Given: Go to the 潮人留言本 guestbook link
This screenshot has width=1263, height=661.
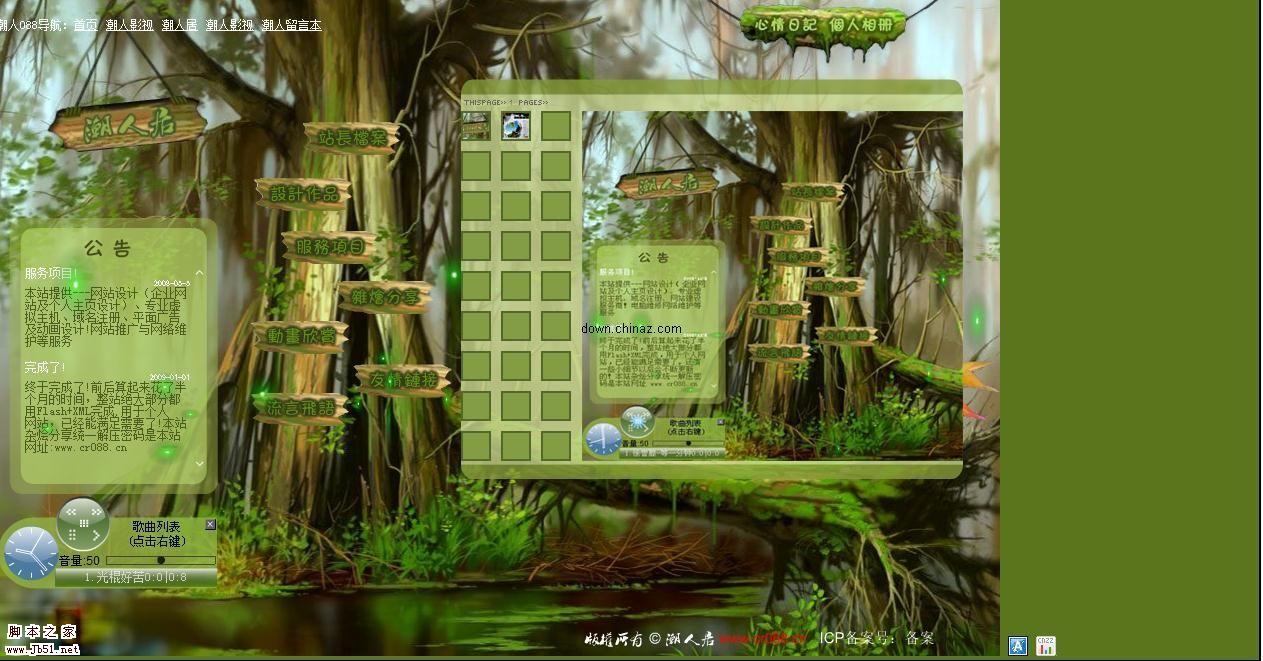Looking at the screenshot, I should [291, 25].
